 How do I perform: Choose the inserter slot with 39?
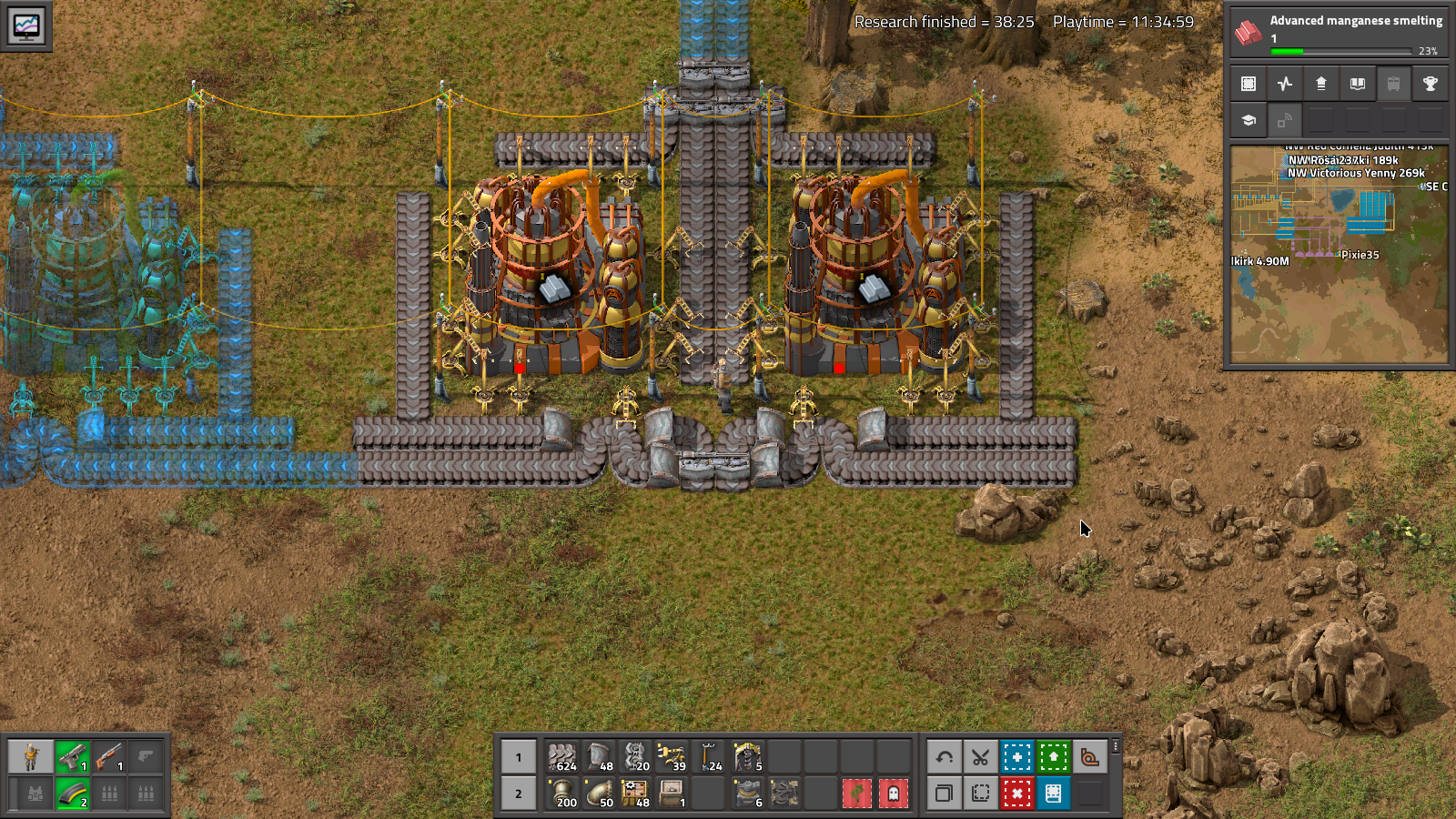click(672, 756)
